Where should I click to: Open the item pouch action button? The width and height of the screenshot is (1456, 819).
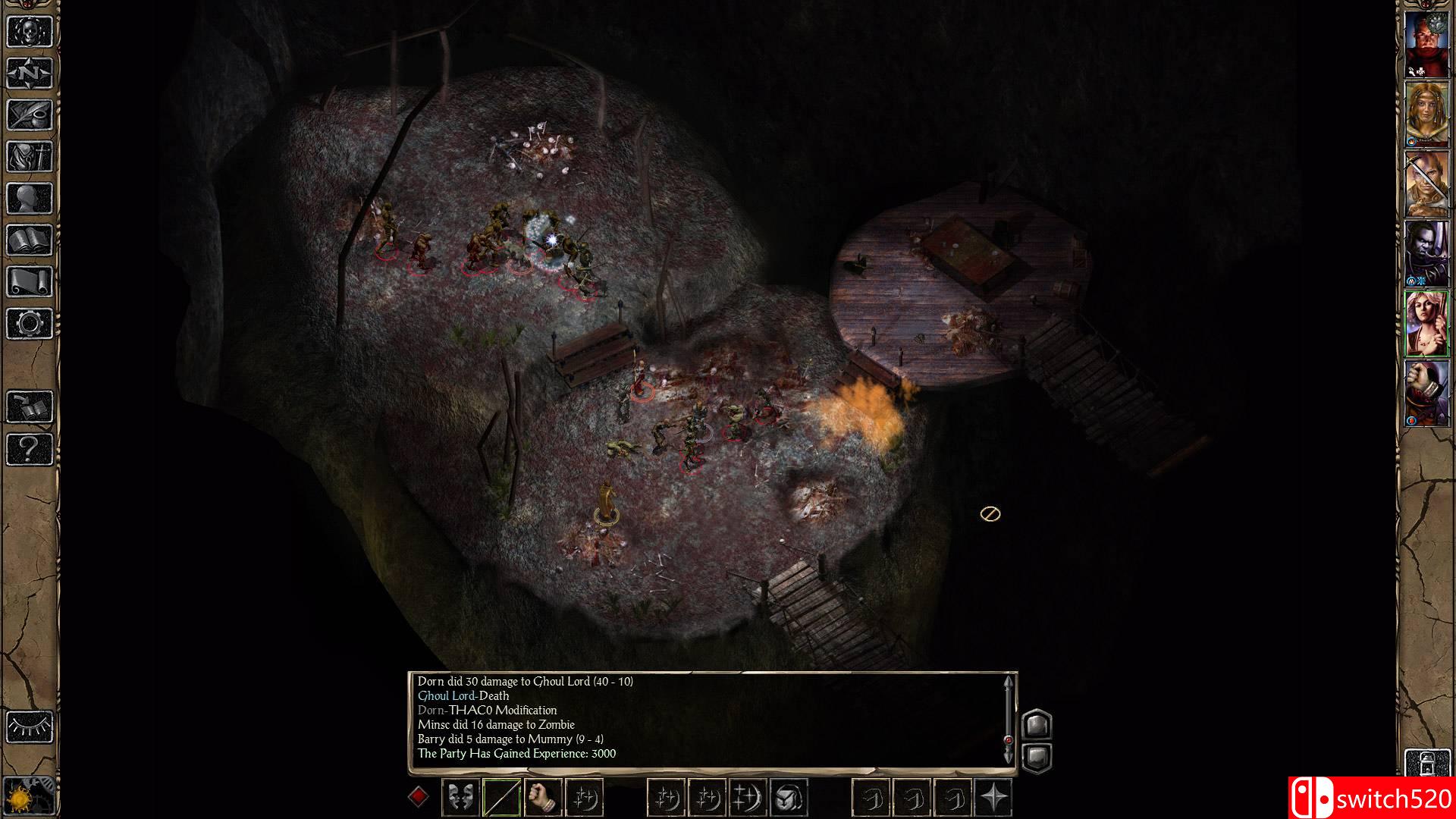[789, 797]
